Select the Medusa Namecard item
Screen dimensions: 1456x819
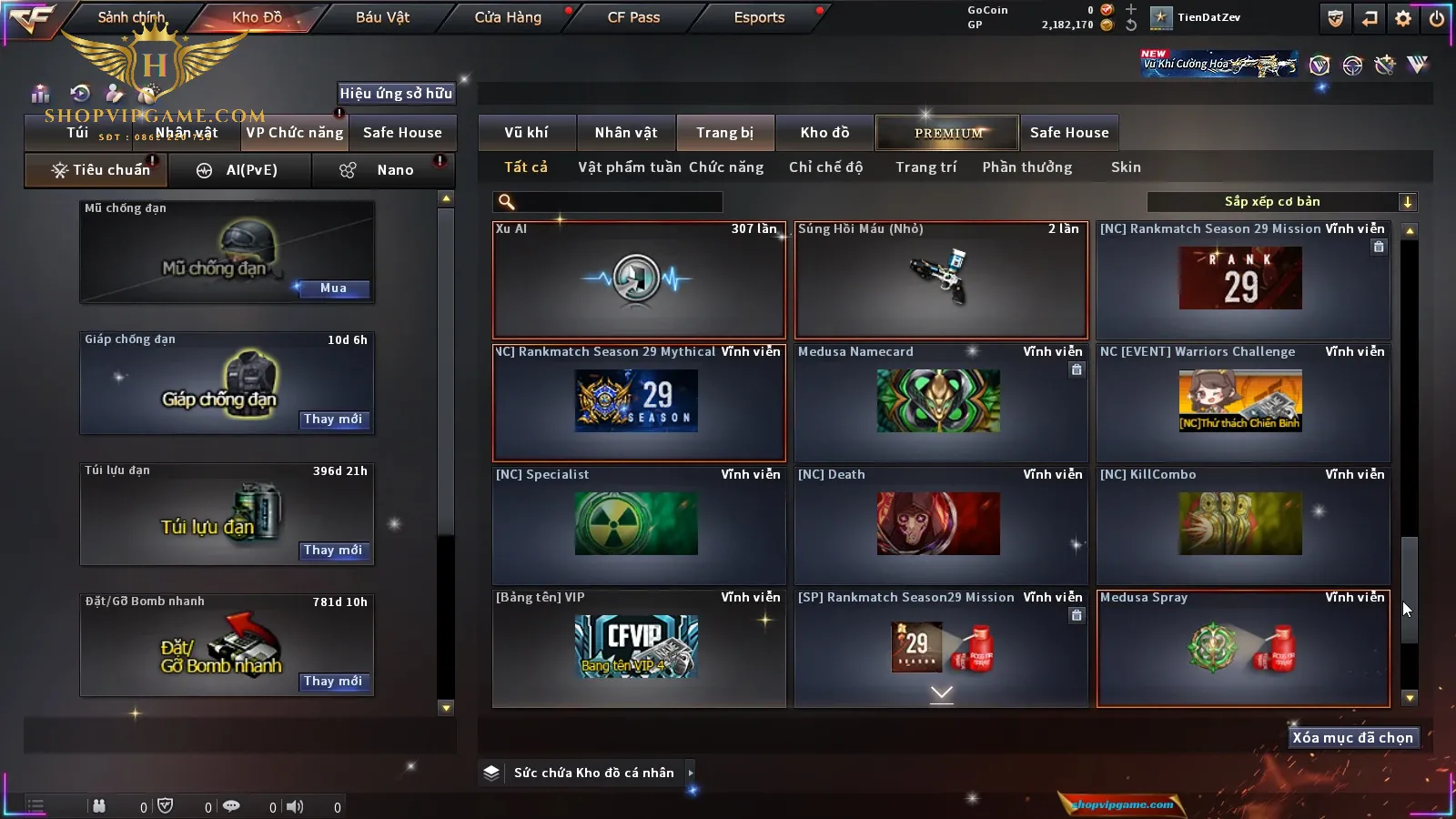[x=940, y=401]
